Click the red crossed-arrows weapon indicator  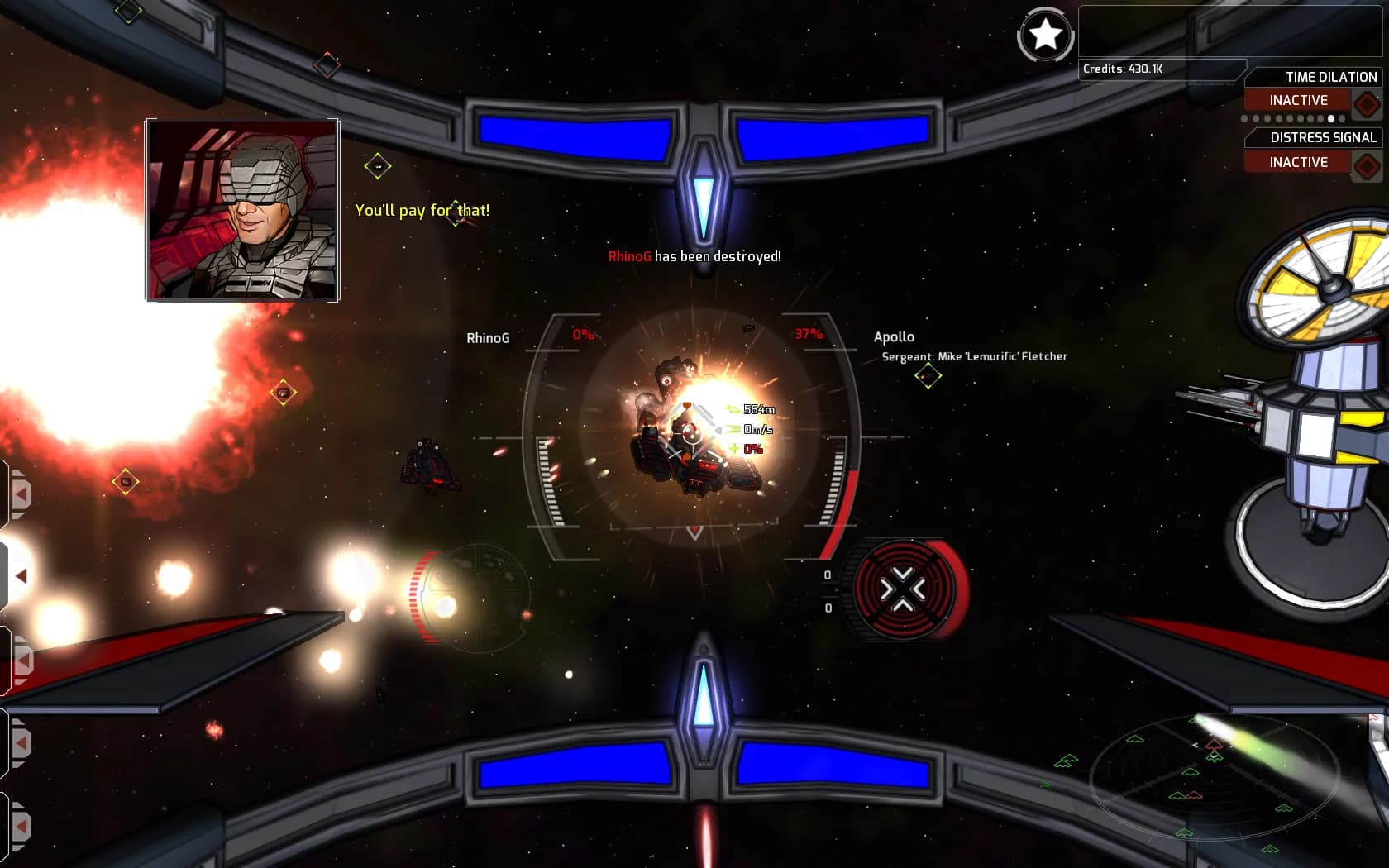[x=903, y=589]
